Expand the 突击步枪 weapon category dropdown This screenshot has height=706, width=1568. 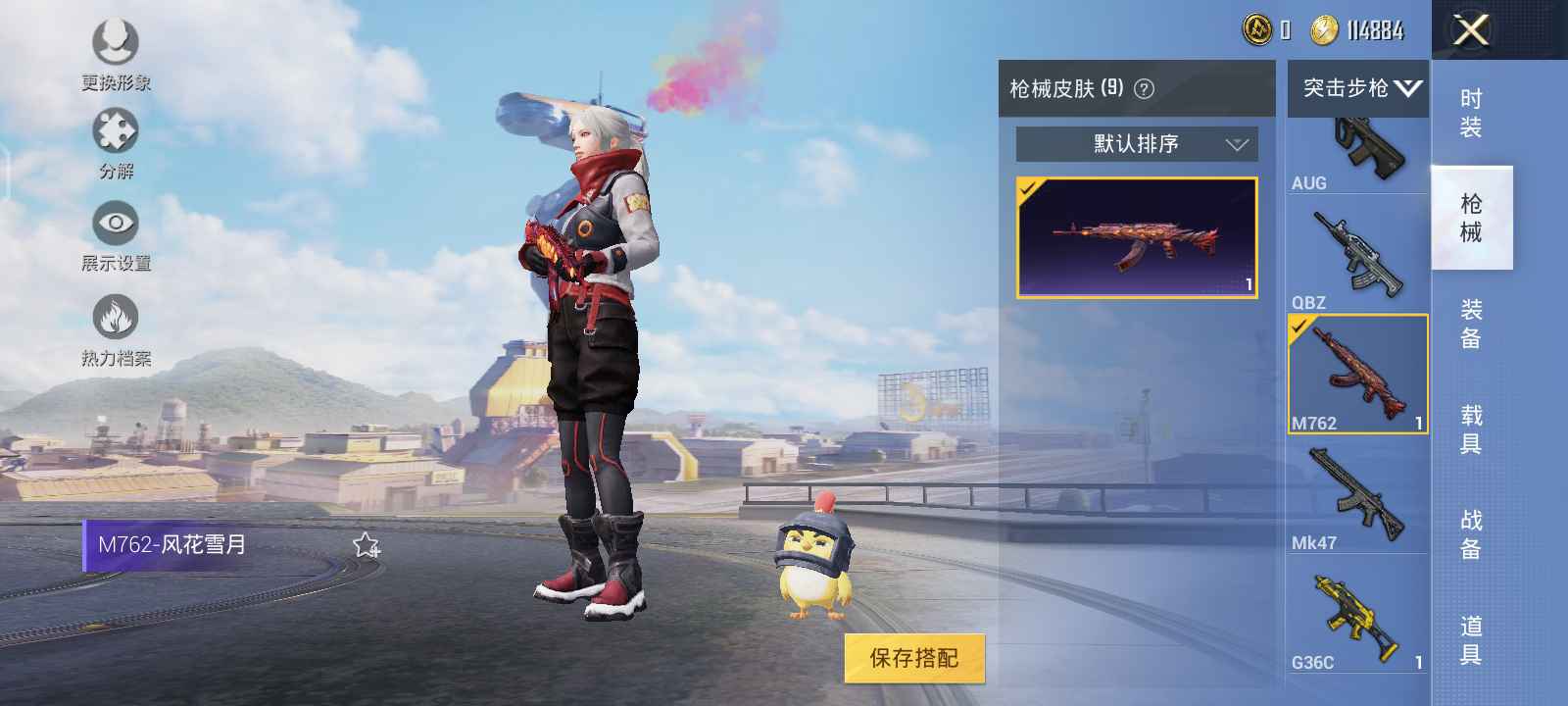click(x=1357, y=88)
